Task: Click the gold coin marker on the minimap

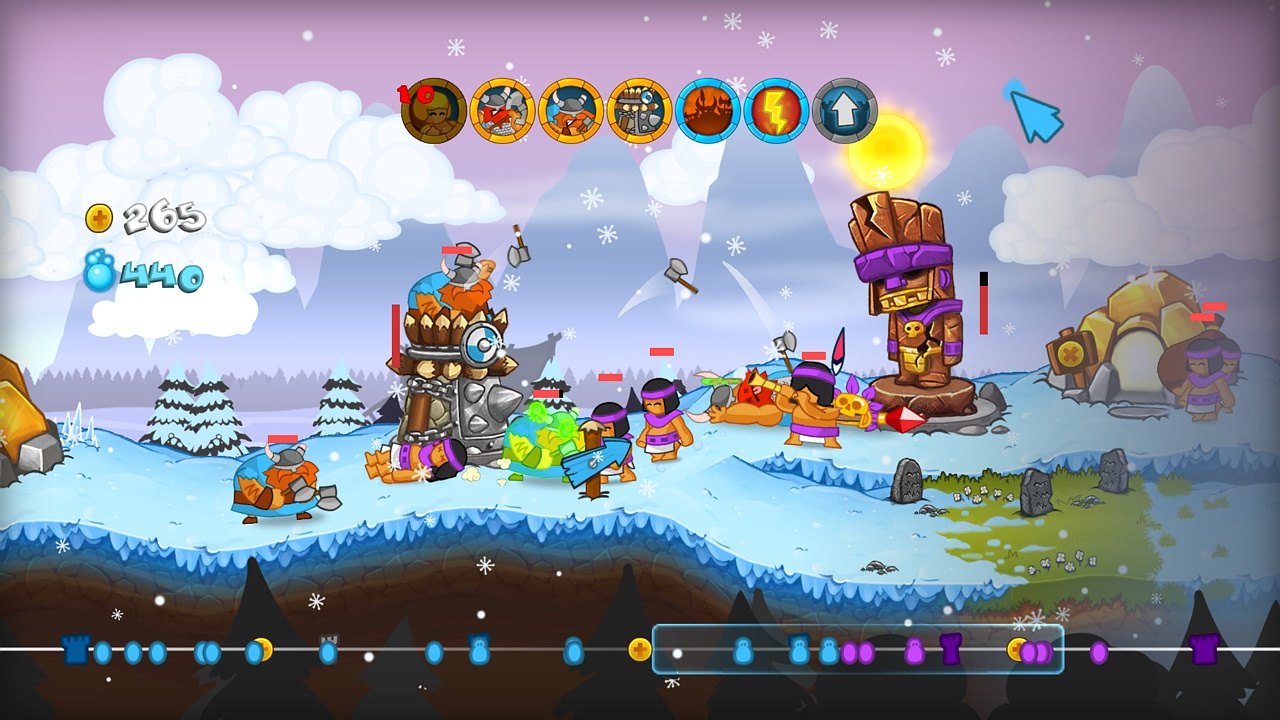Action: [641, 647]
